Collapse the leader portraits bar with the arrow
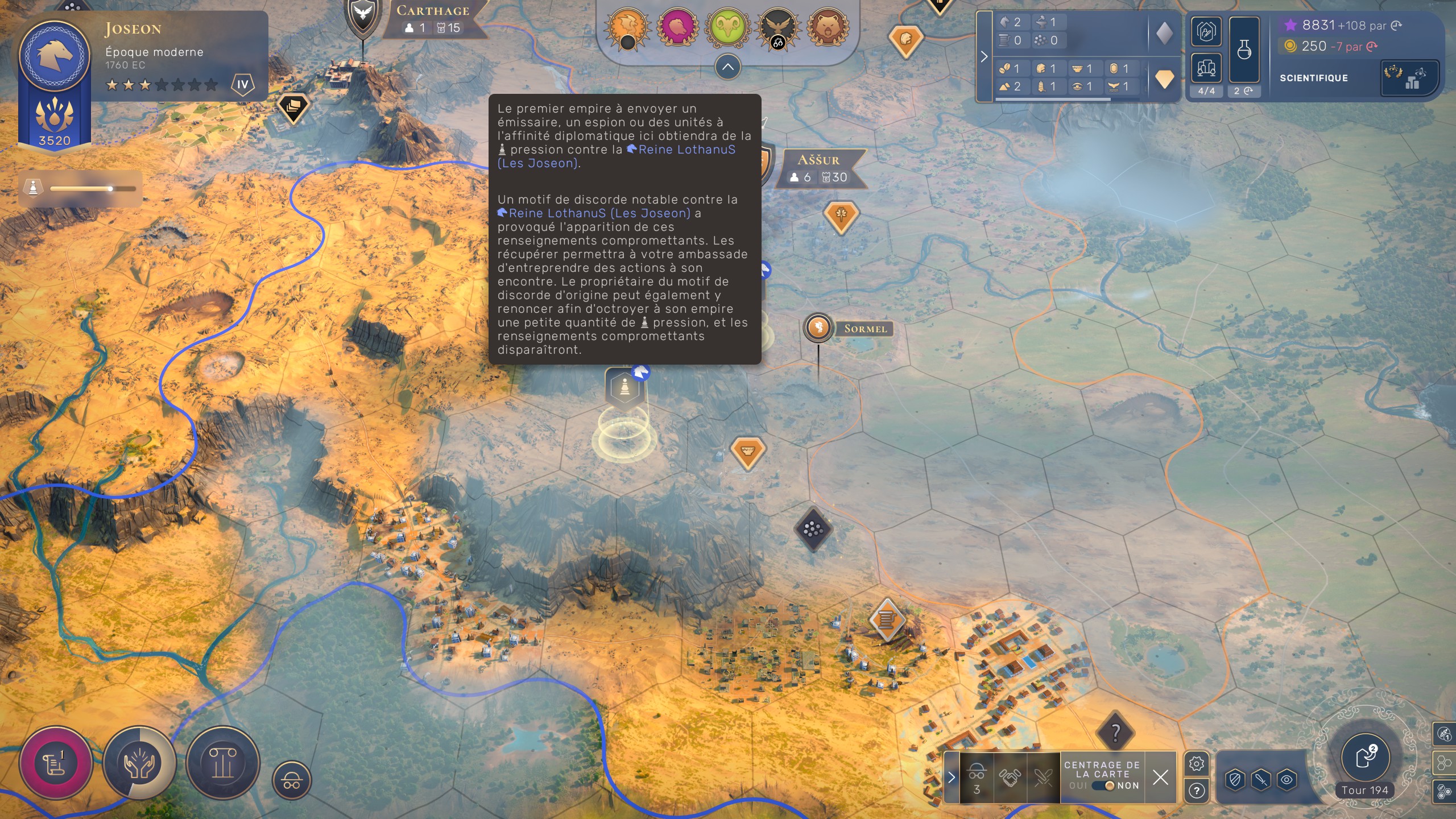This screenshot has width=1456, height=819. coord(727,67)
